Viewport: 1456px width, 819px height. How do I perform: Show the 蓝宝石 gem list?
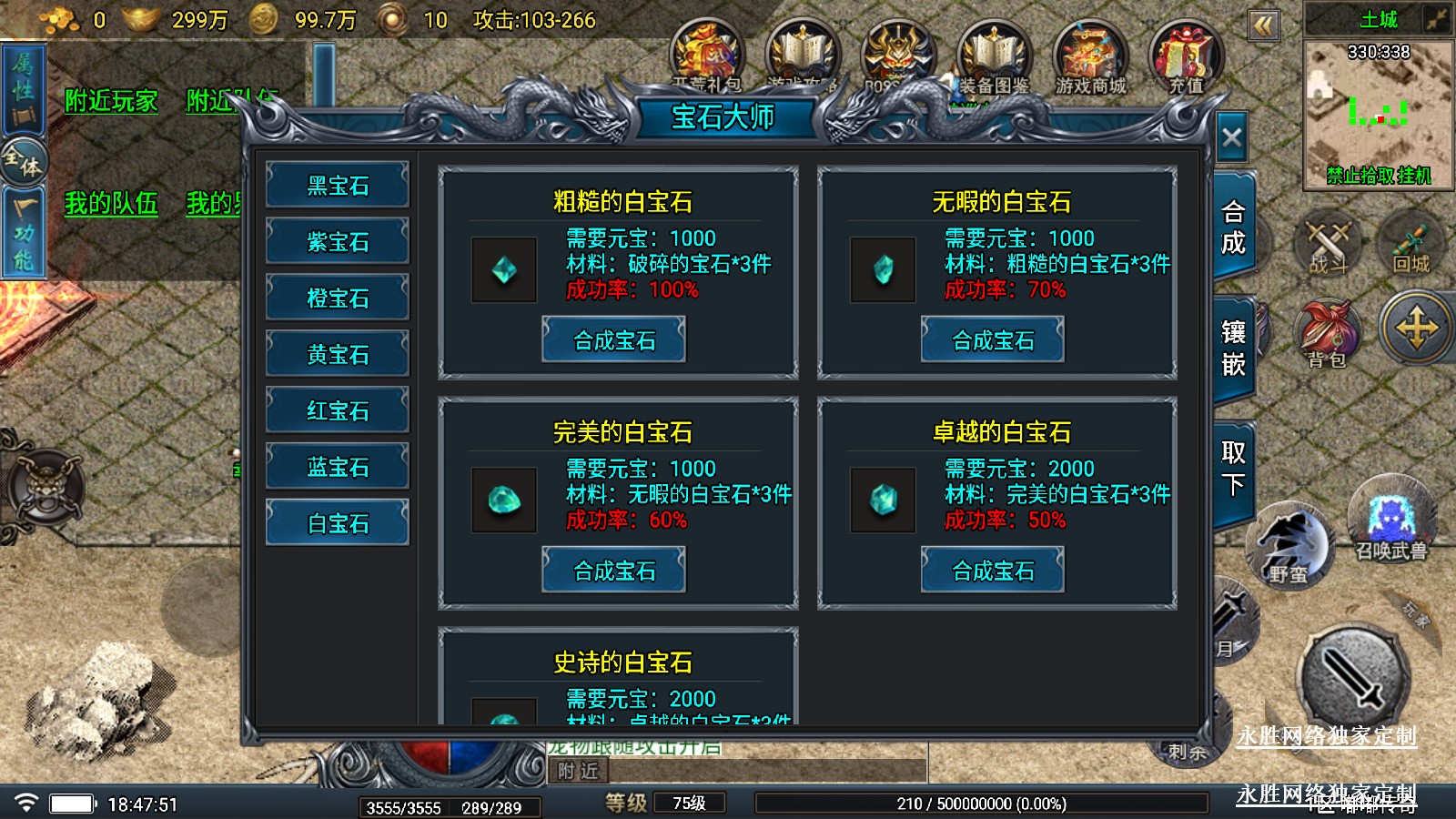338,468
